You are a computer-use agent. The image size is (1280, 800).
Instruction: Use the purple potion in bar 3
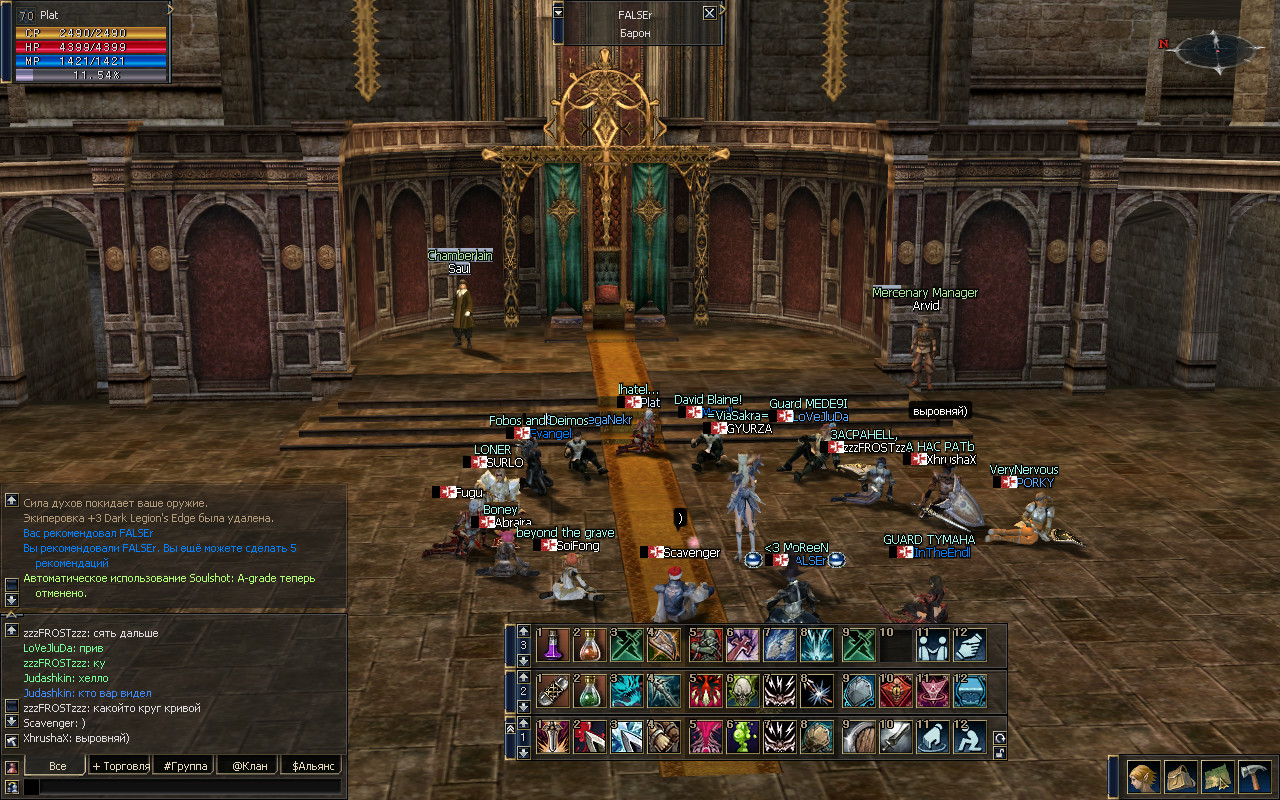(553, 644)
